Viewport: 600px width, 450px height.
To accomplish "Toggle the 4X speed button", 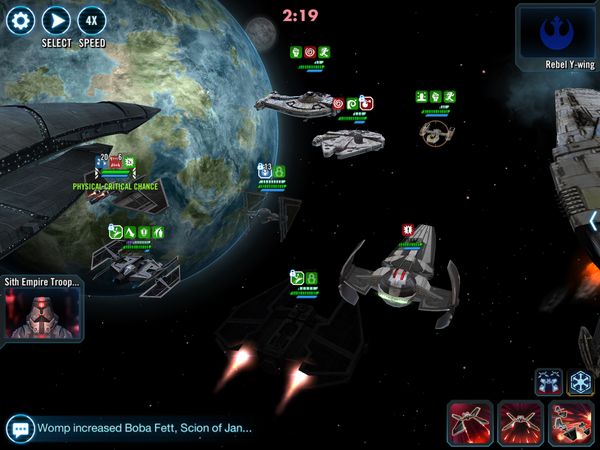I will tap(91, 20).
